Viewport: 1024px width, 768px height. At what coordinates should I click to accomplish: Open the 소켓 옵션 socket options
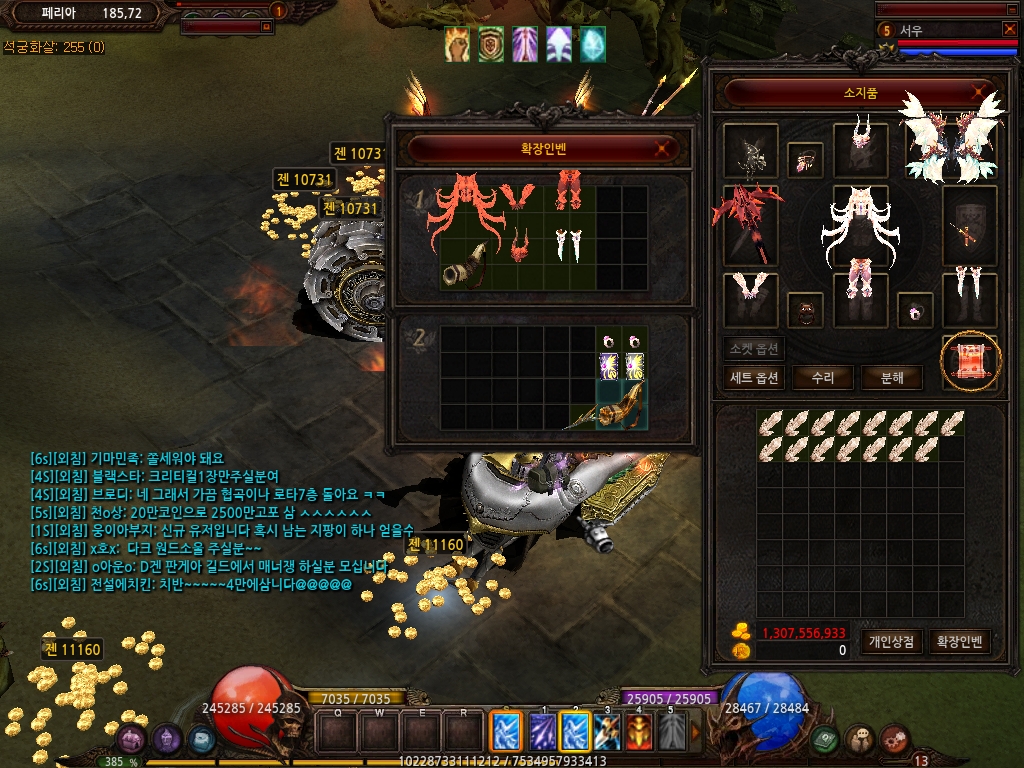(754, 348)
